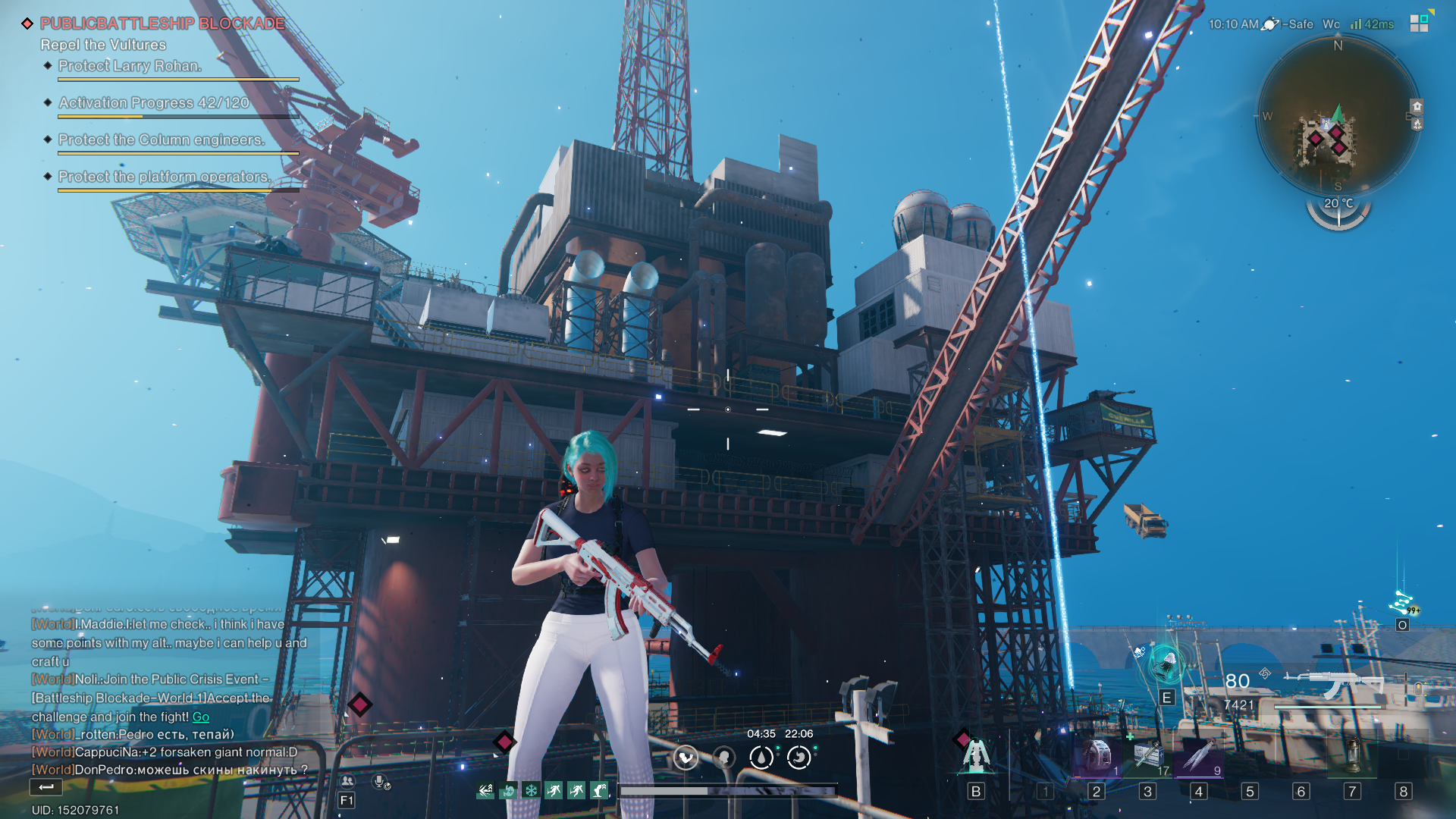Select the lantern hotbar slot
Viewport: 1456px width, 819px height.
tap(1352, 756)
